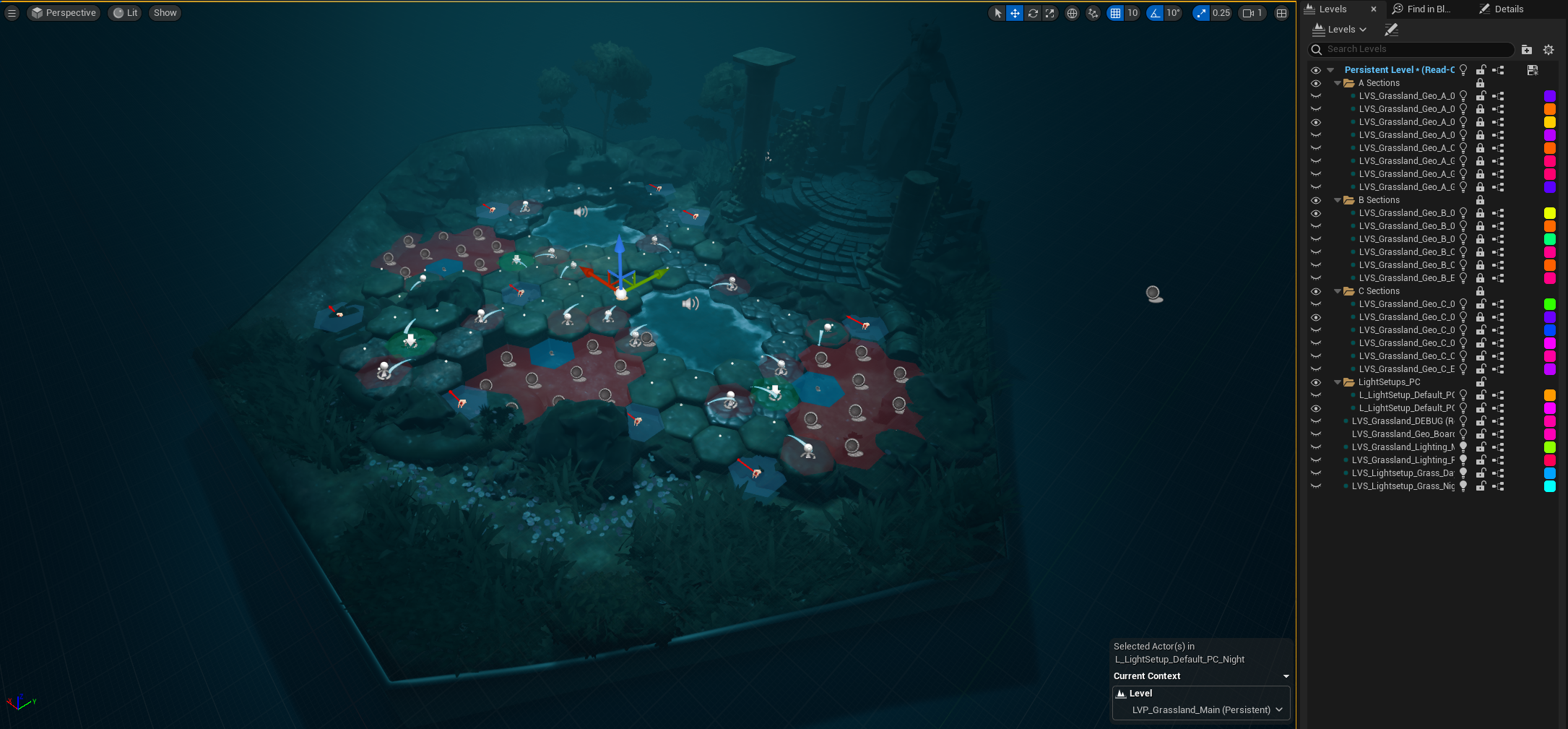Activate the Rotate tool in viewport toolbar
Screen dimensions: 1568x729
click(1033, 13)
